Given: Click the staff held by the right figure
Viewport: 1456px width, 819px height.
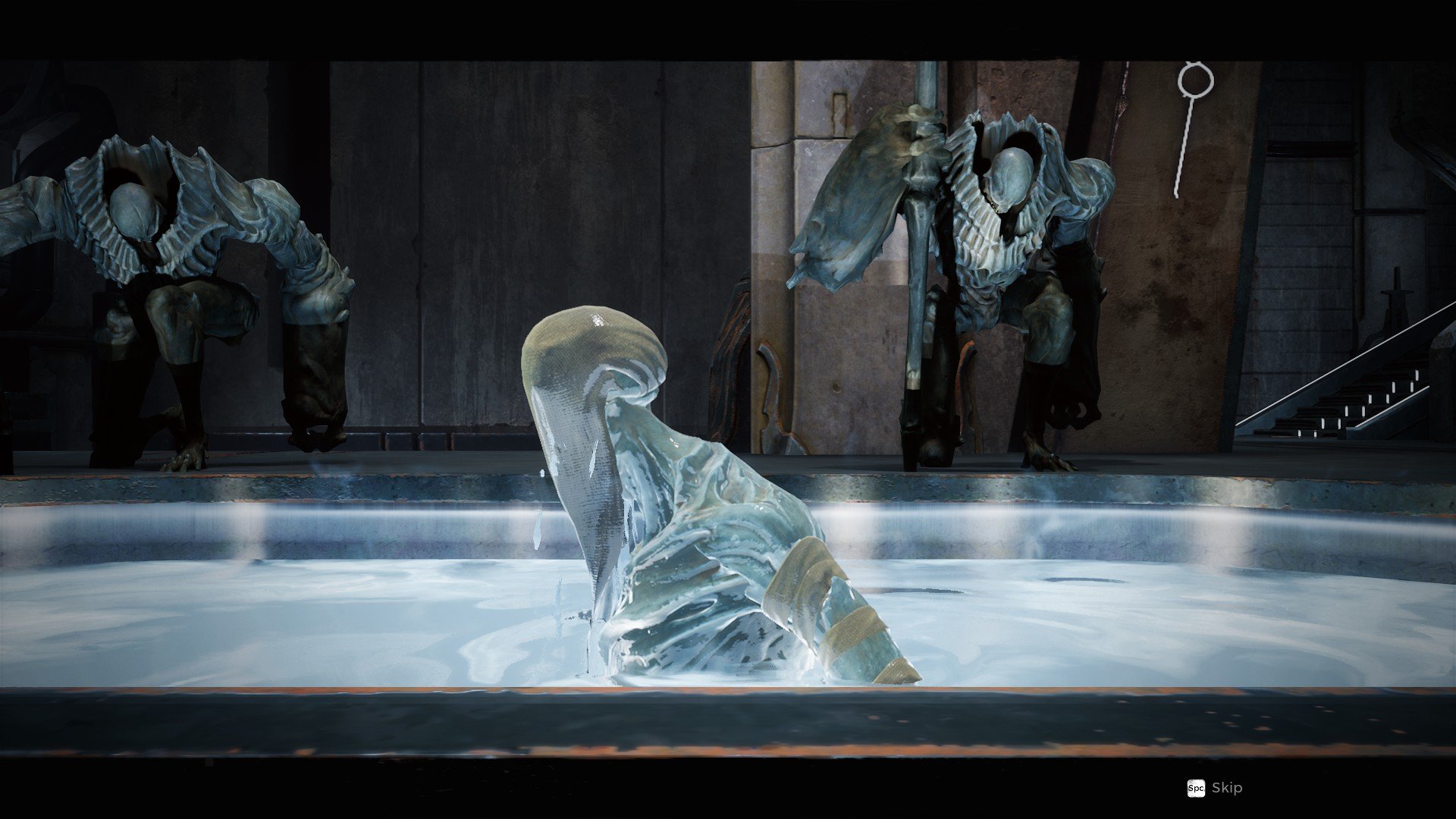Looking at the screenshot, I should click(x=921, y=227).
